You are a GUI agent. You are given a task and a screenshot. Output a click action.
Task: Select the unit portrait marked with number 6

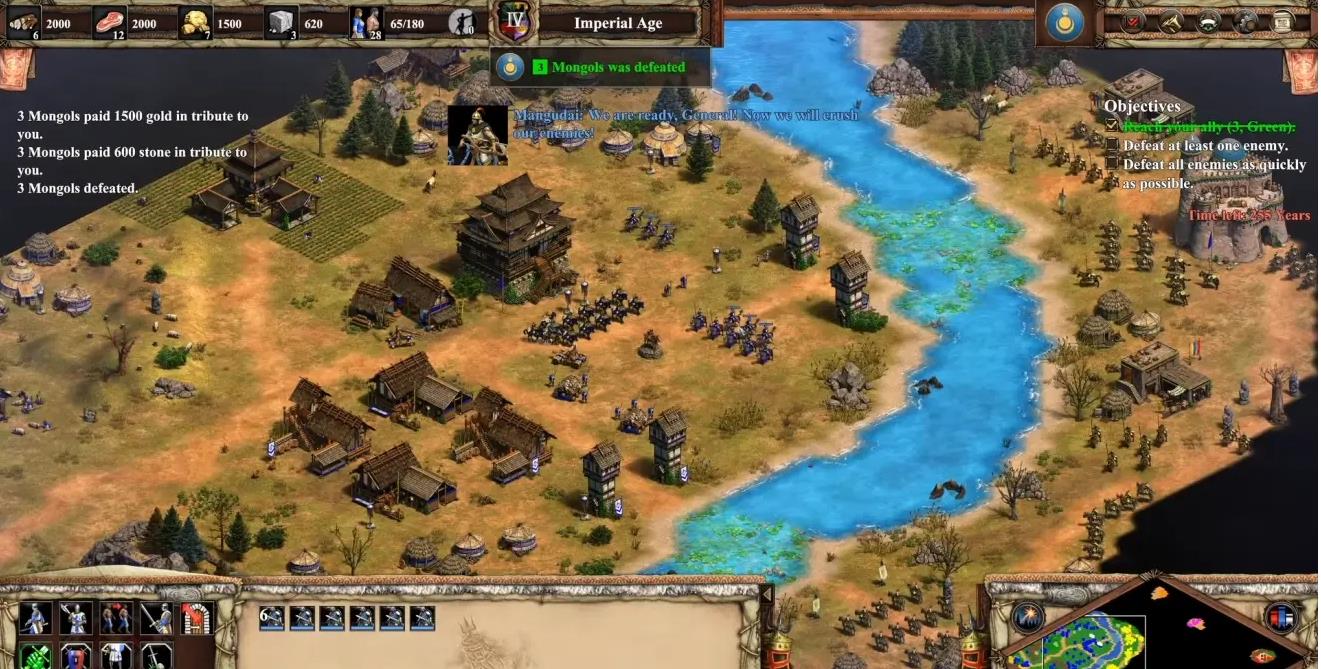click(272, 617)
